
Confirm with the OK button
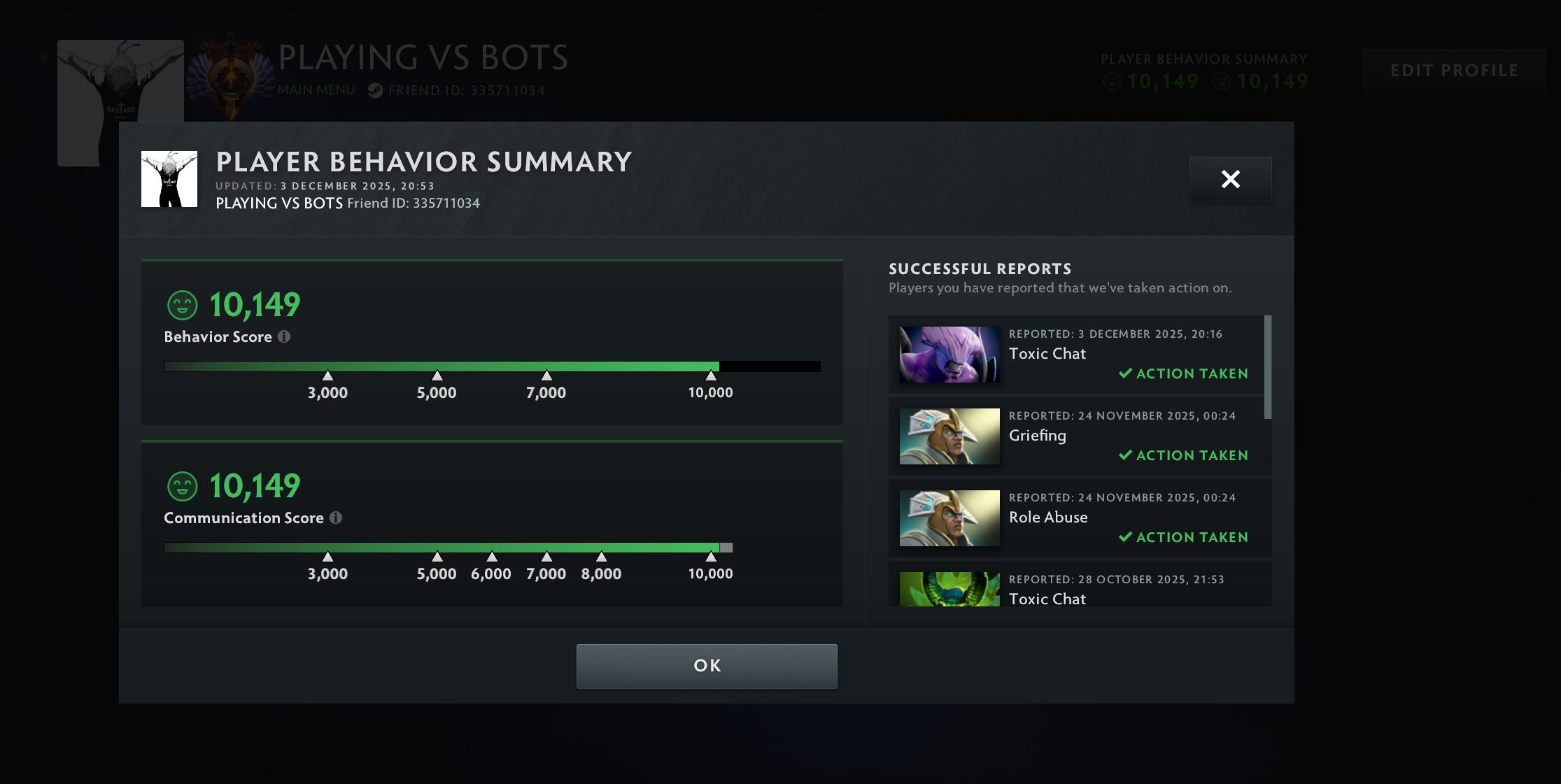click(x=706, y=665)
